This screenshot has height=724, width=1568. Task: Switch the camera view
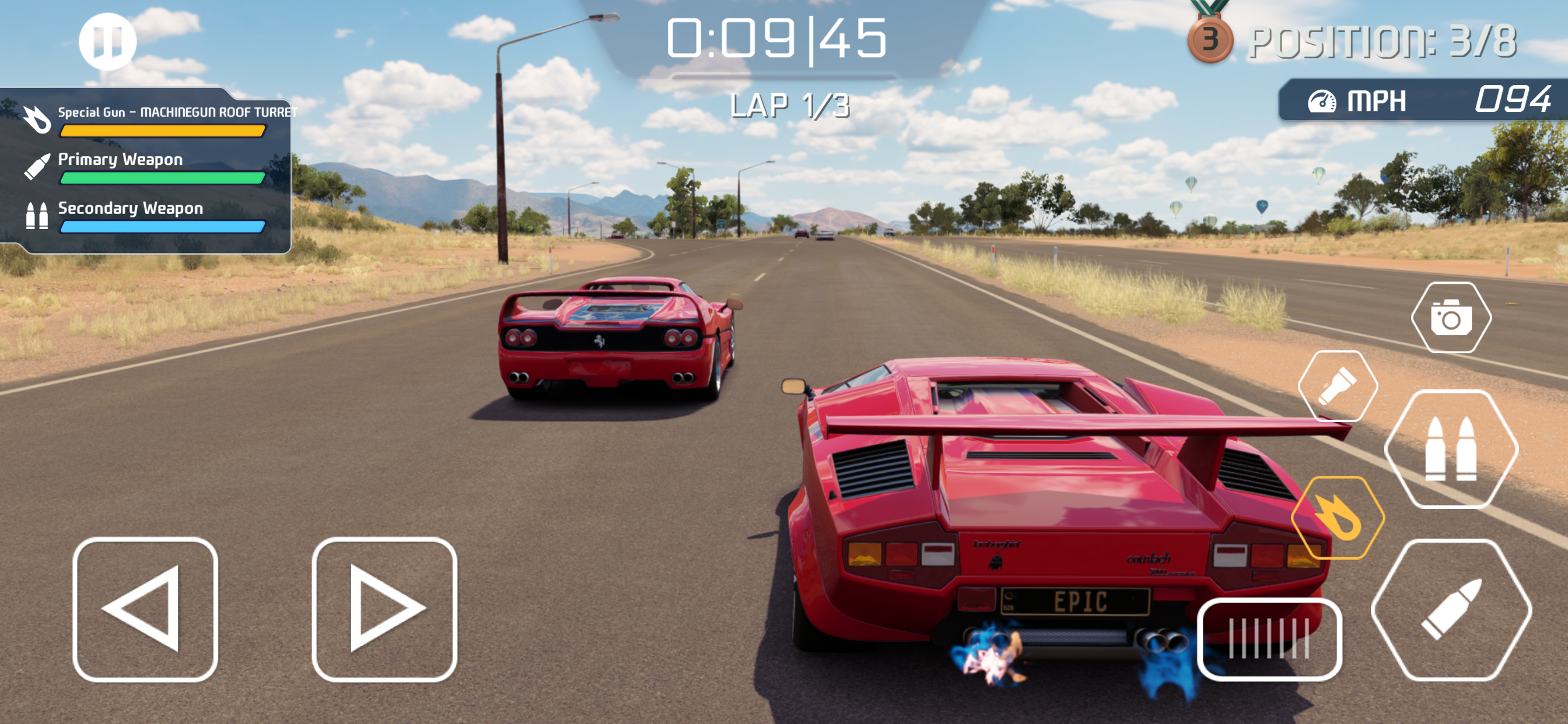pos(1451,317)
